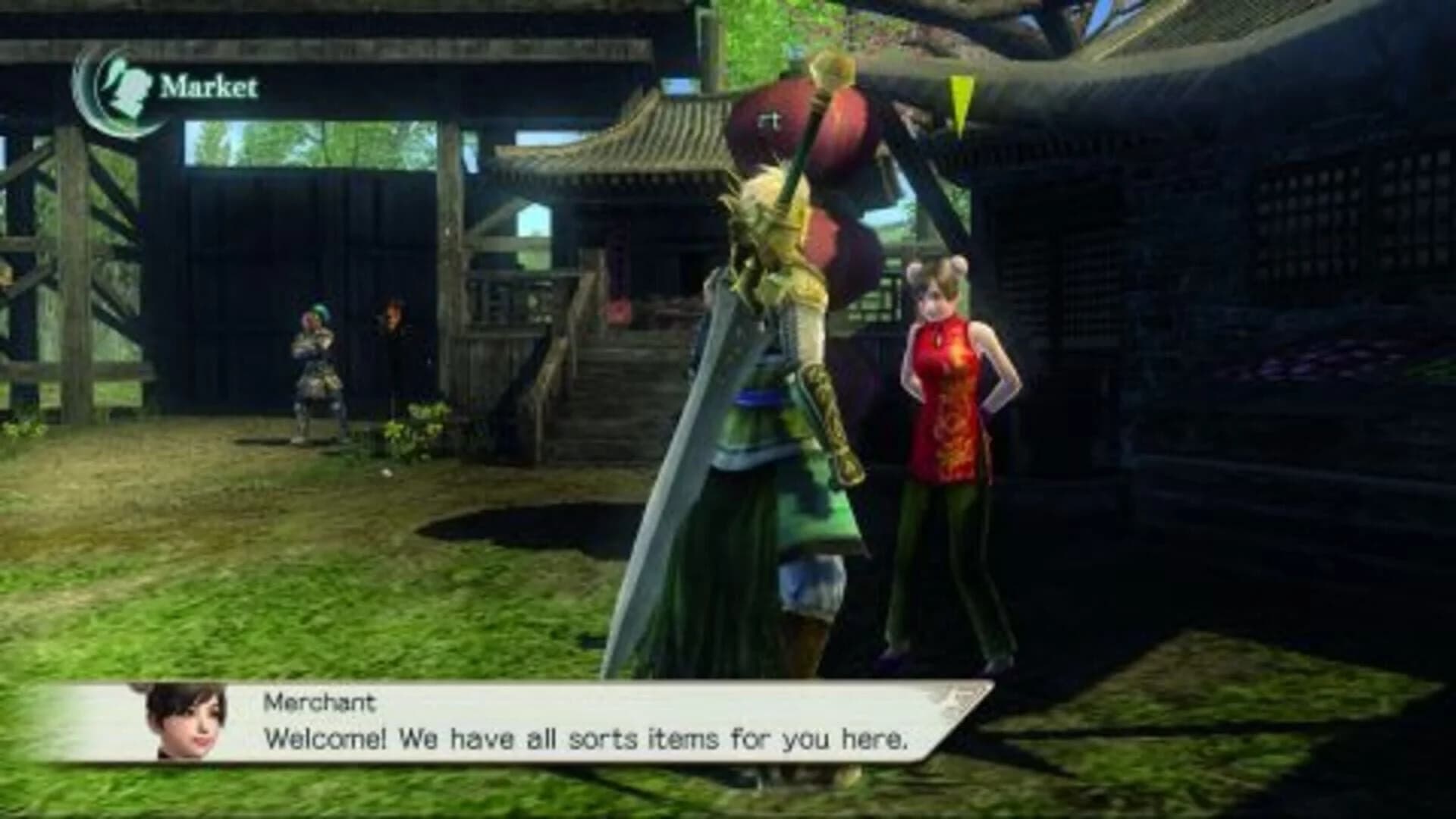1456x819 pixels.
Task: Click the yellow exclamation marker above the merchant
Action: pyautogui.click(x=959, y=102)
